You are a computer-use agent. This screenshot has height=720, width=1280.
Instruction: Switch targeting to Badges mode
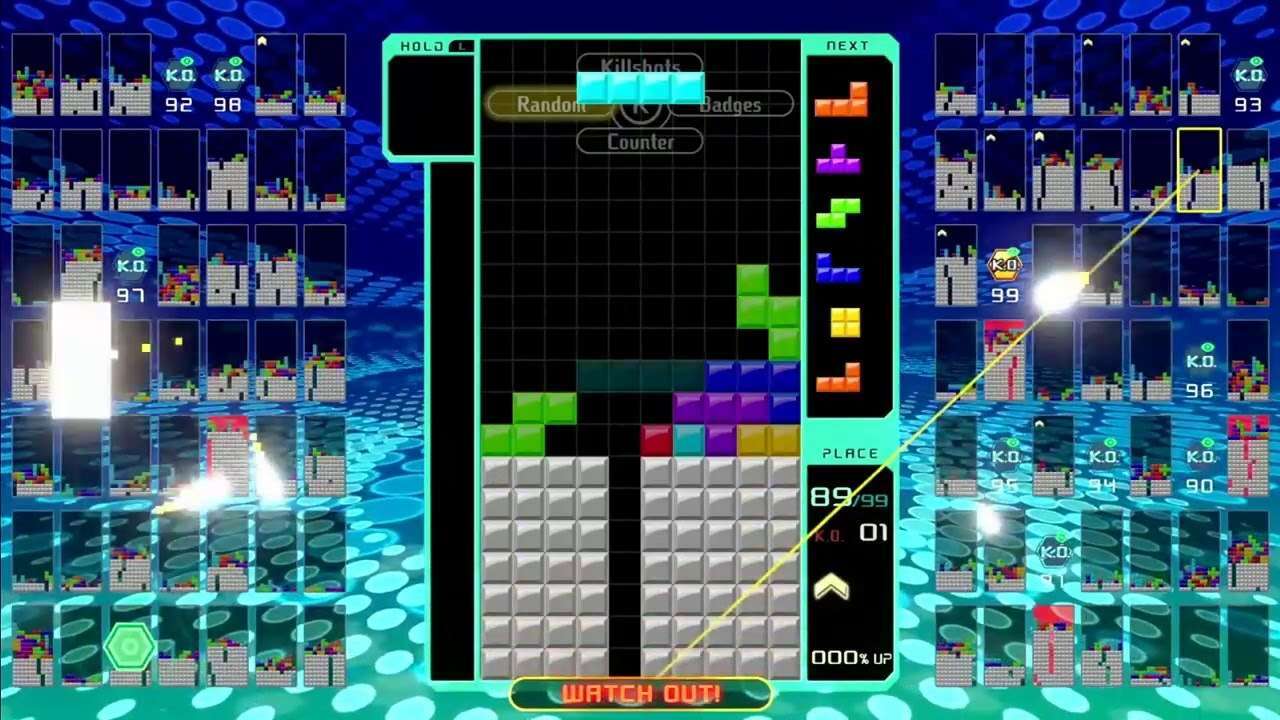pyautogui.click(x=733, y=104)
